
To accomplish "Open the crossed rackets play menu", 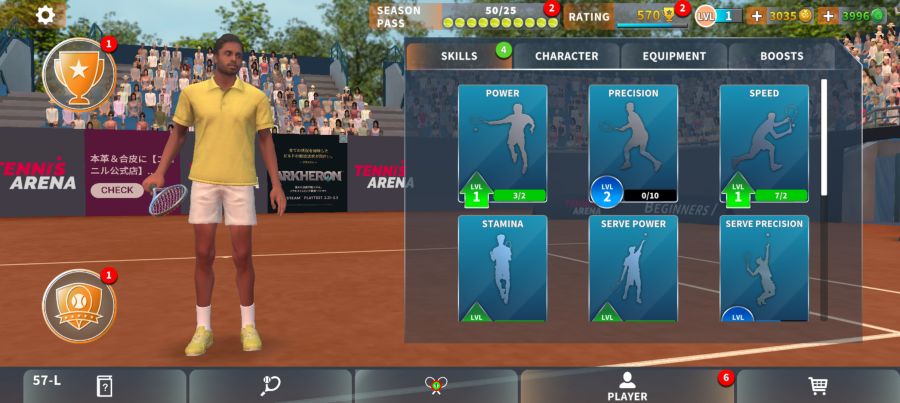I will [436, 386].
